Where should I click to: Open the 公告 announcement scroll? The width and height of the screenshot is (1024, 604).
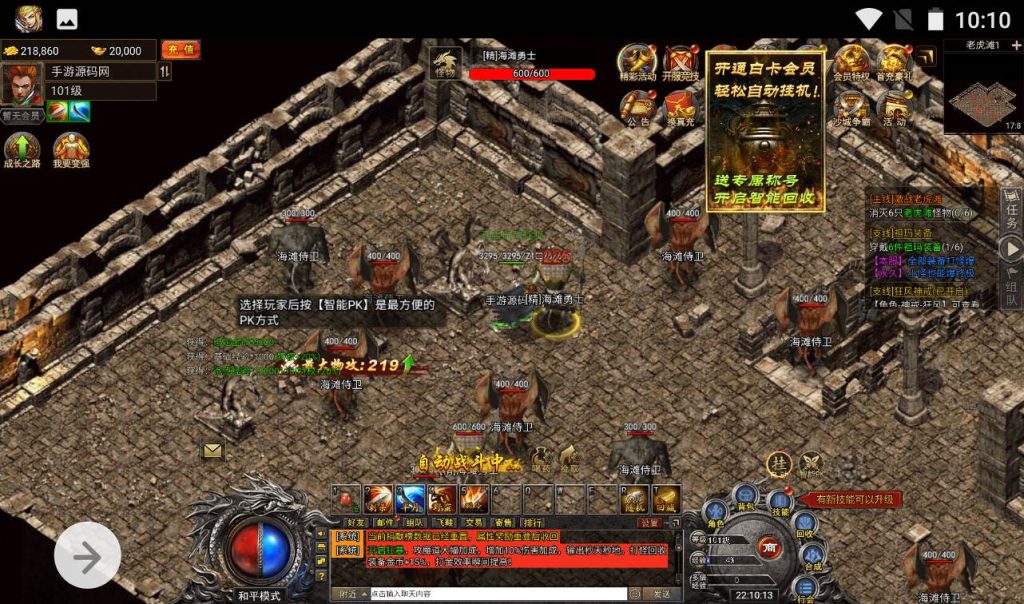[637, 106]
